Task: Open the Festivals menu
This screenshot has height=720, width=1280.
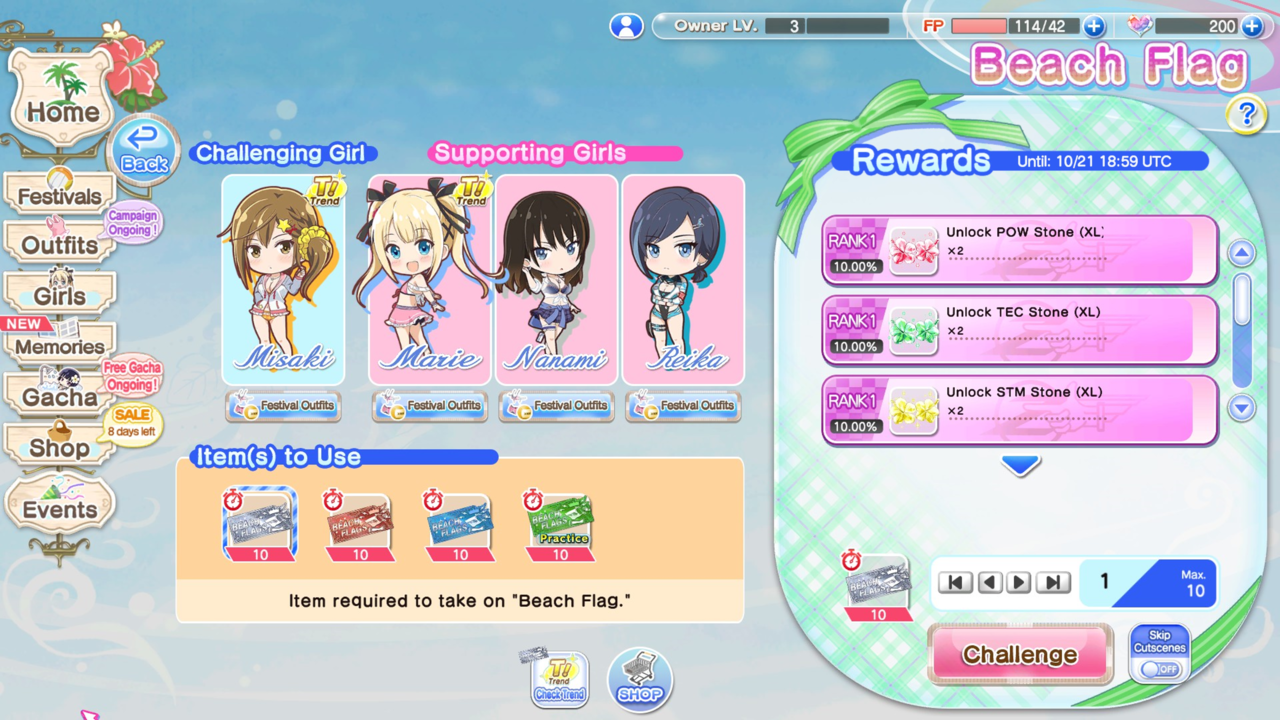Action: (60, 196)
